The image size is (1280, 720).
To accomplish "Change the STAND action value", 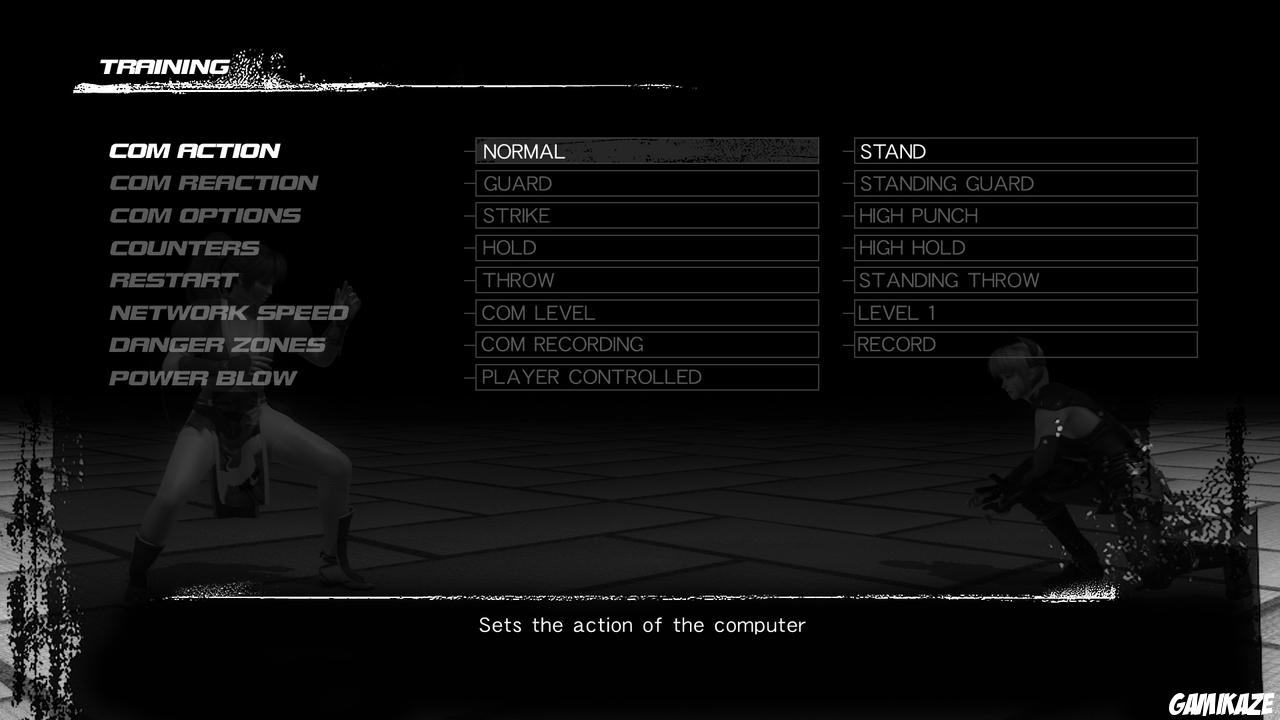I will [x=1025, y=151].
